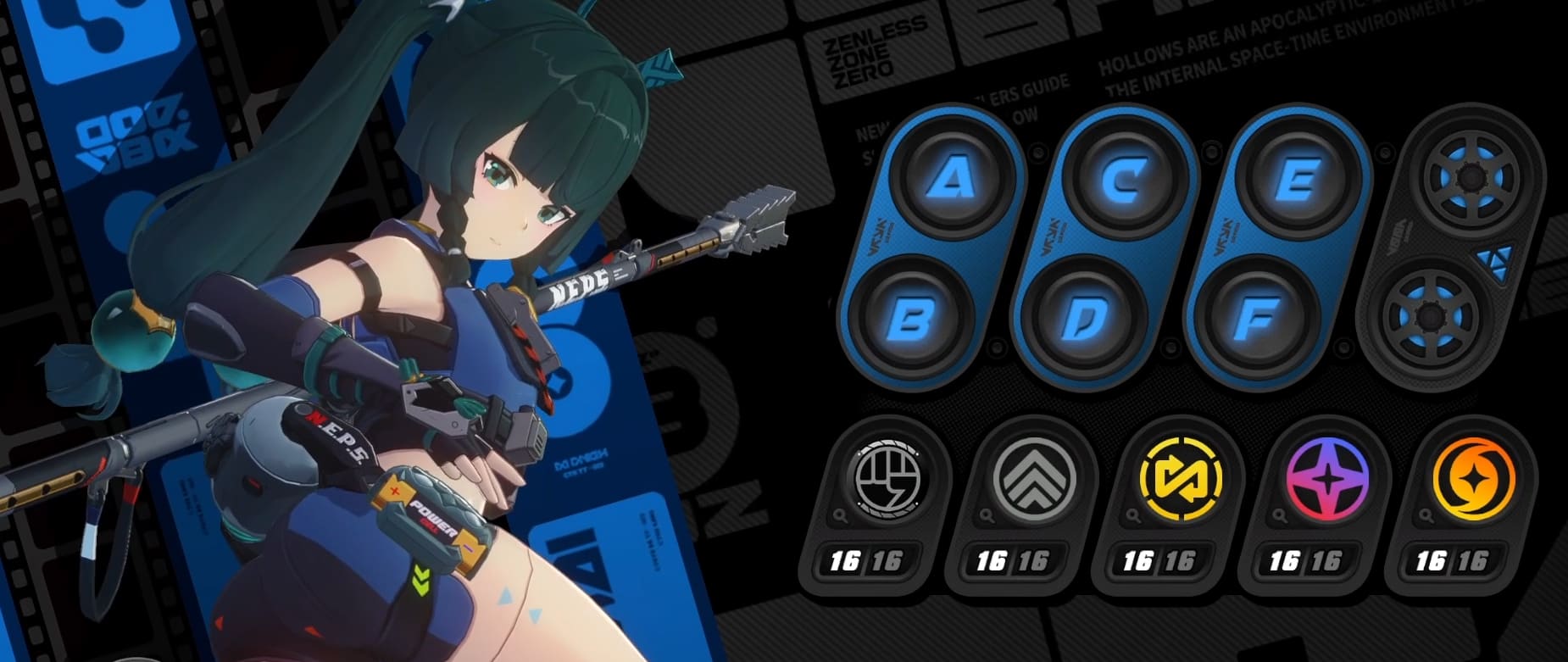
Task: Open the purple star Special Attack skill
Action: click(1326, 480)
